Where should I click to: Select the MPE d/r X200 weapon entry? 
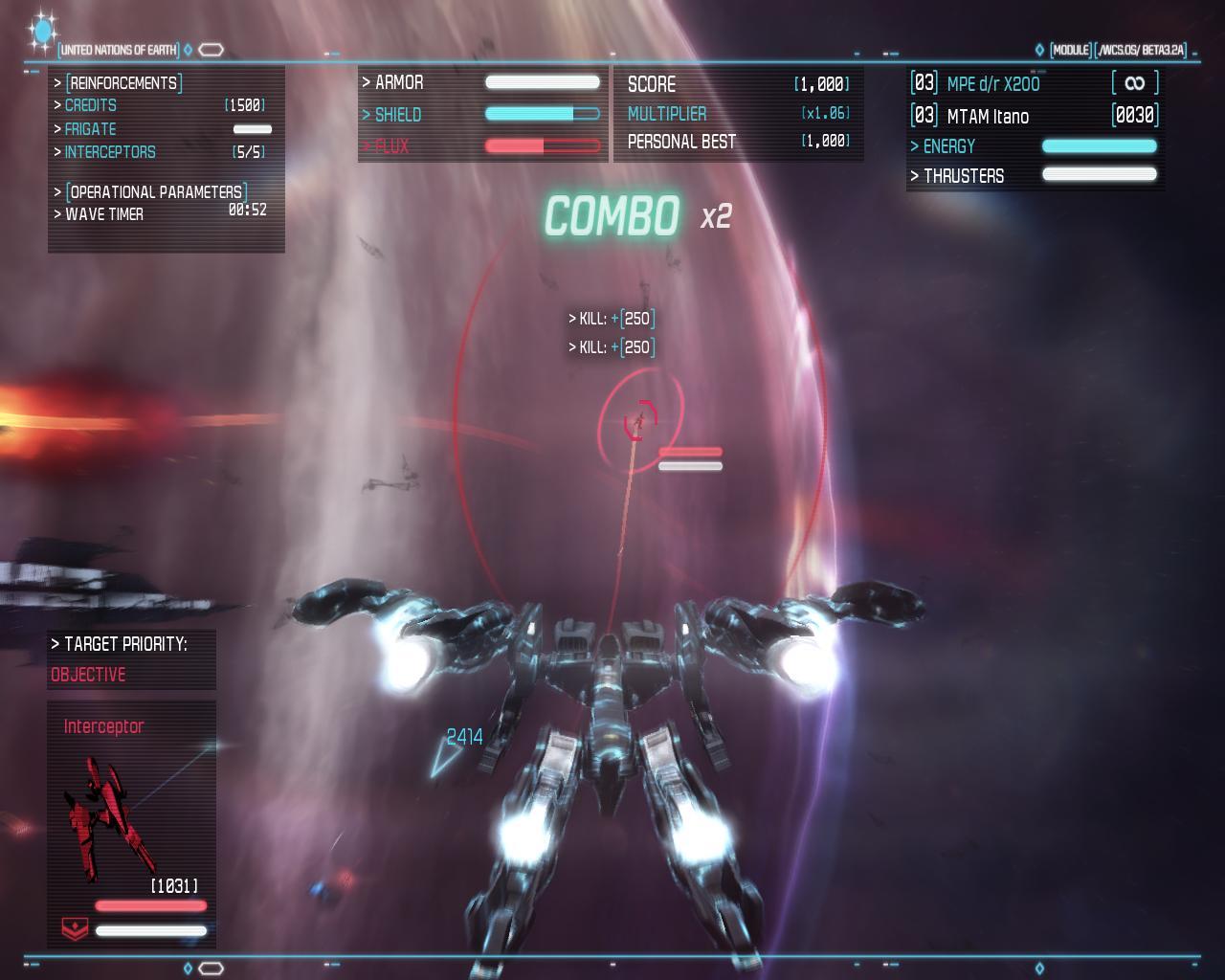click(x=992, y=84)
